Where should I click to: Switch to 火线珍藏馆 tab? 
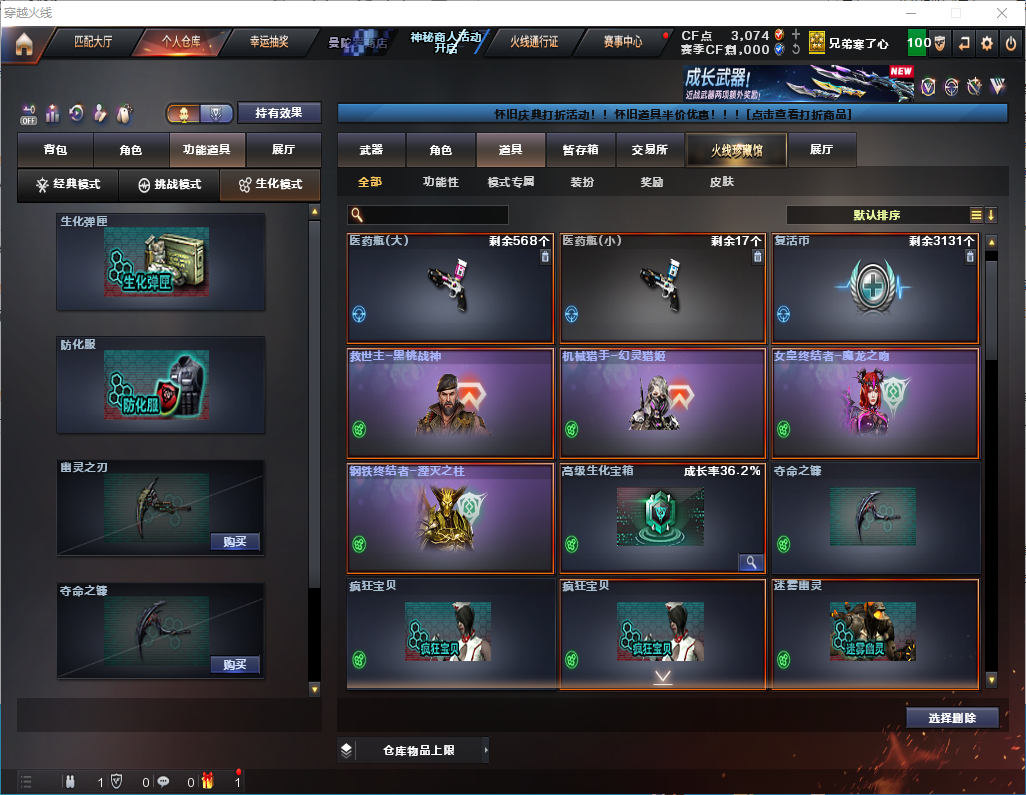pos(735,150)
